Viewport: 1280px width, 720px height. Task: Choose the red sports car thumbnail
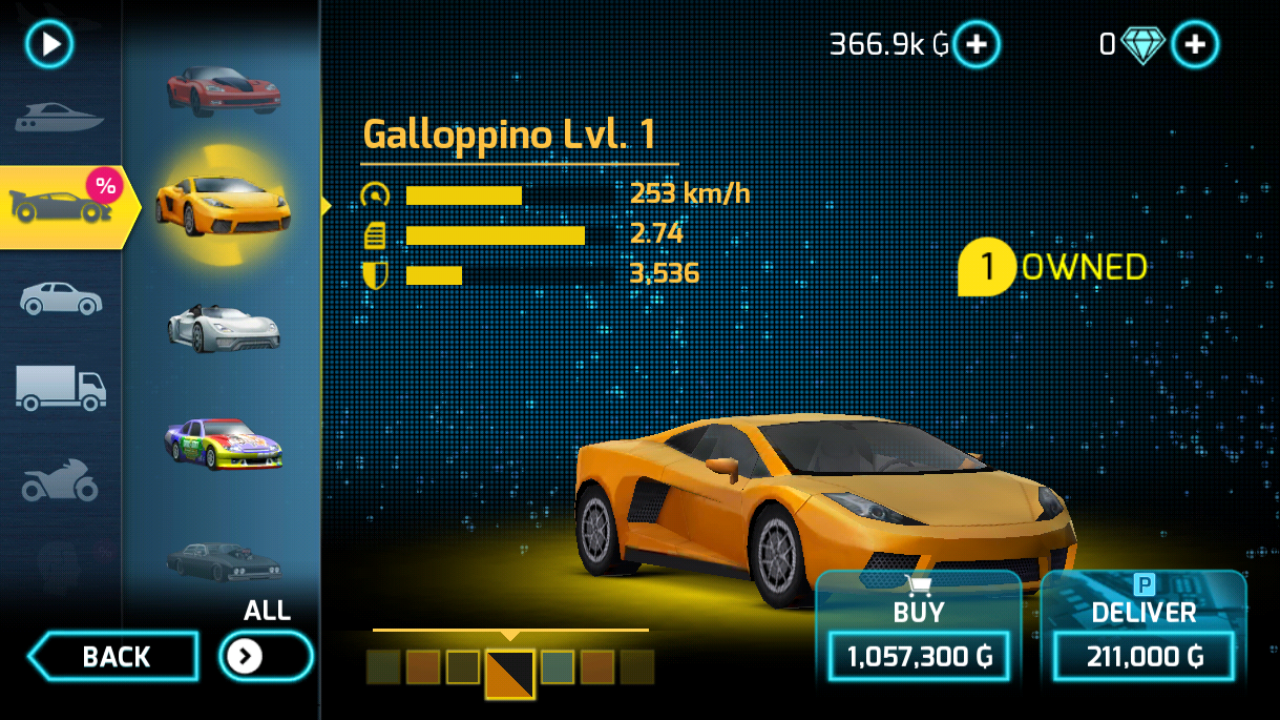pyautogui.click(x=223, y=89)
